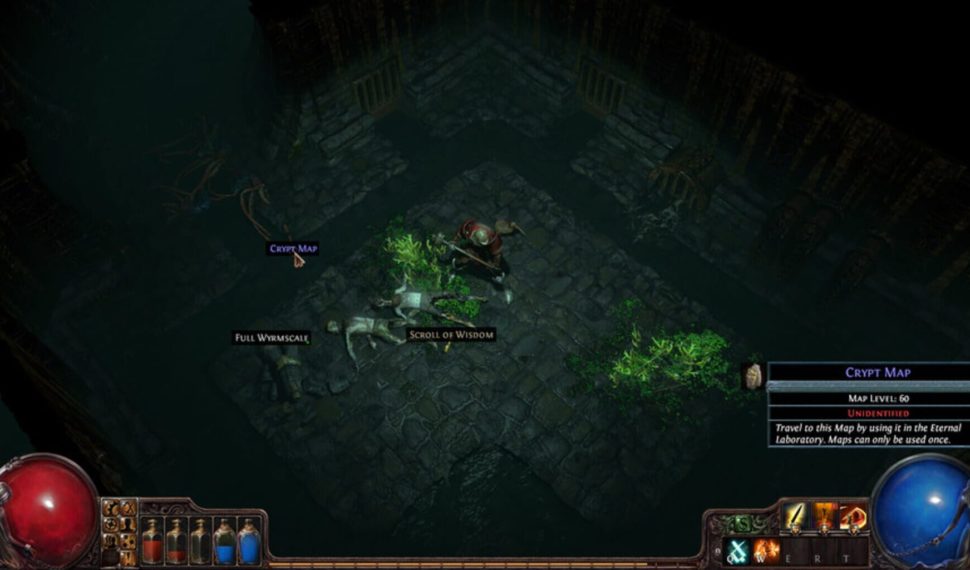The height and width of the screenshot is (570, 970).
Task: Select the glowing sword attack skill
Action: [x=796, y=517]
